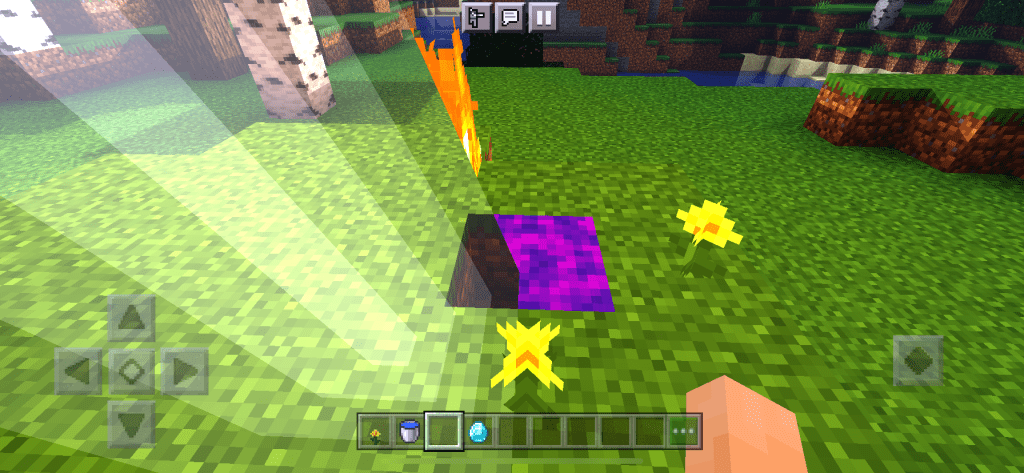Viewport: 1024px width, 473px height.
Task: Select the yellow dandelion hotbar slot
Action: [x=375, y=432]
